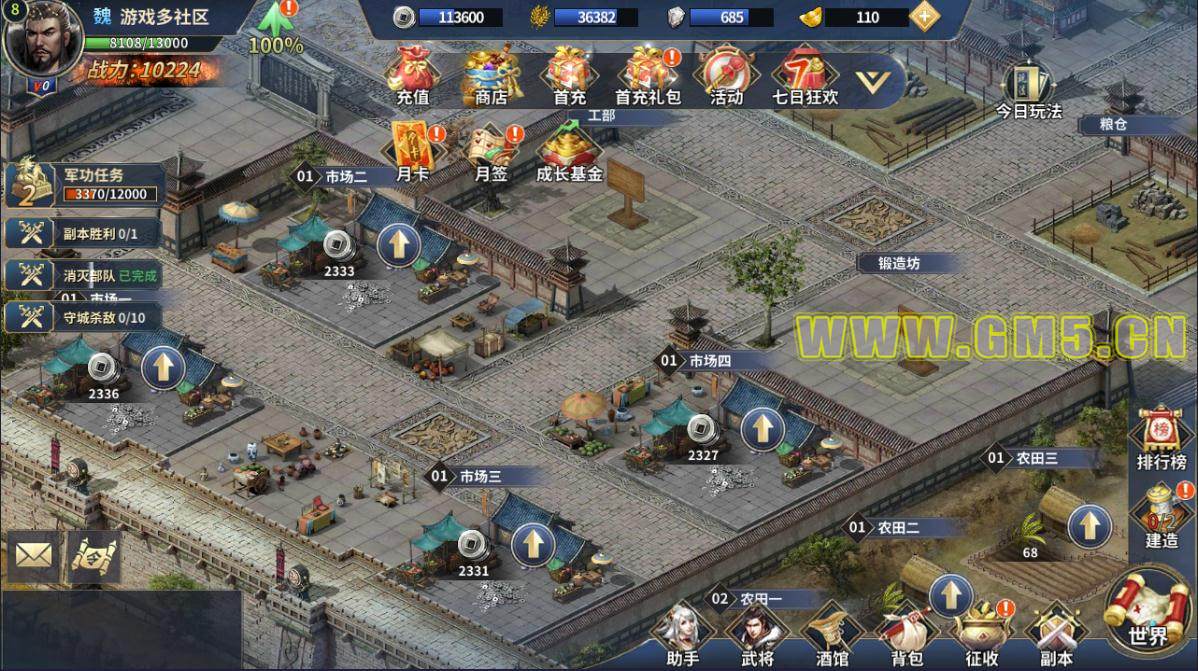The height and width of the screenshot is (671, 1198).
Task: Add gold with the plus button
Action: pyautogui.click(x=926, y=17)
